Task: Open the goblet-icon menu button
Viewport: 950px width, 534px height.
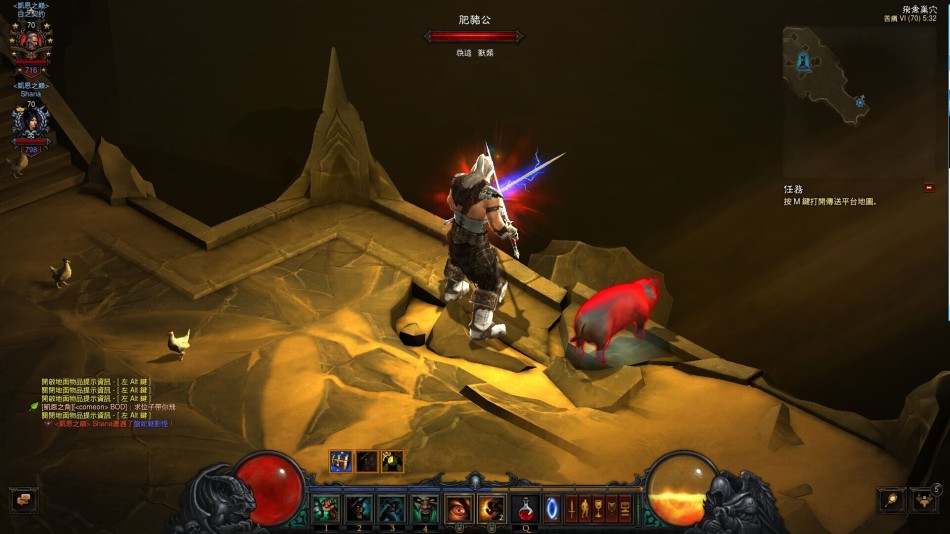Action: [598, 507]
